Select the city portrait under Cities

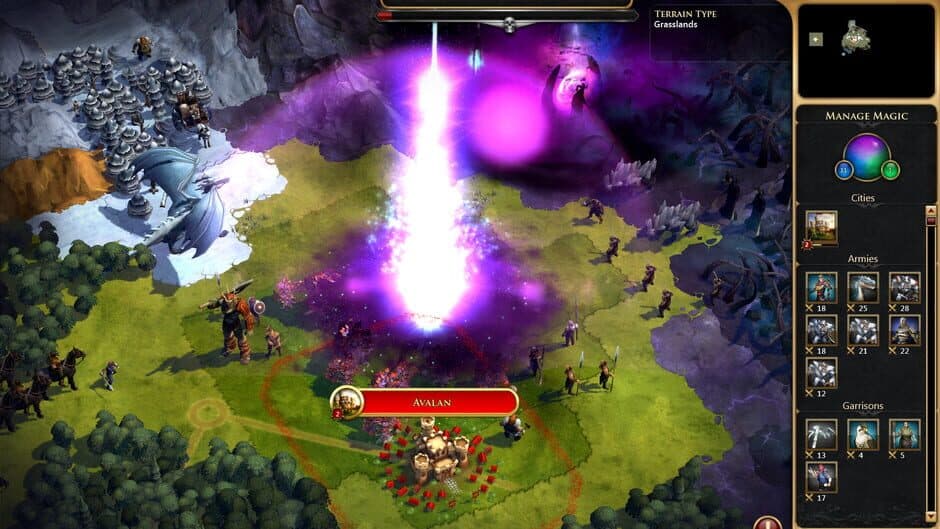tap(821, 226)
